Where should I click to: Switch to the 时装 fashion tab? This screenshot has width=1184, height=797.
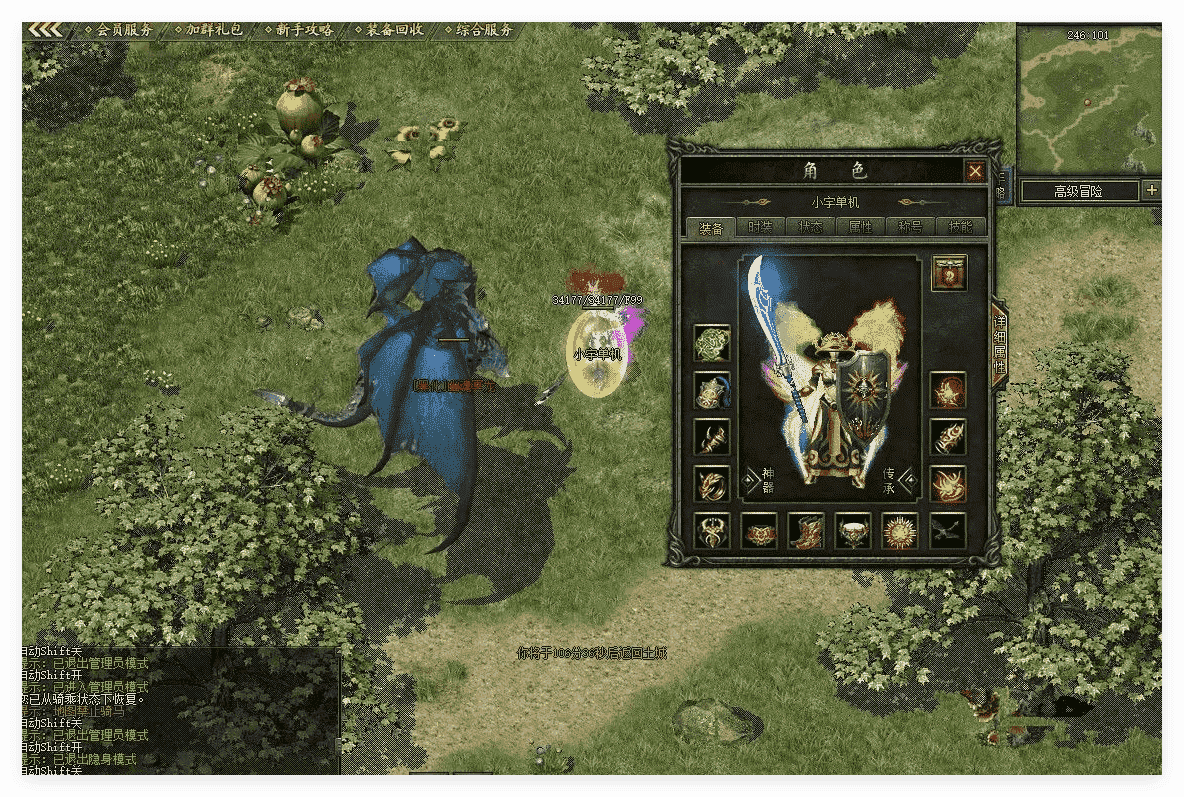(761, 227)
